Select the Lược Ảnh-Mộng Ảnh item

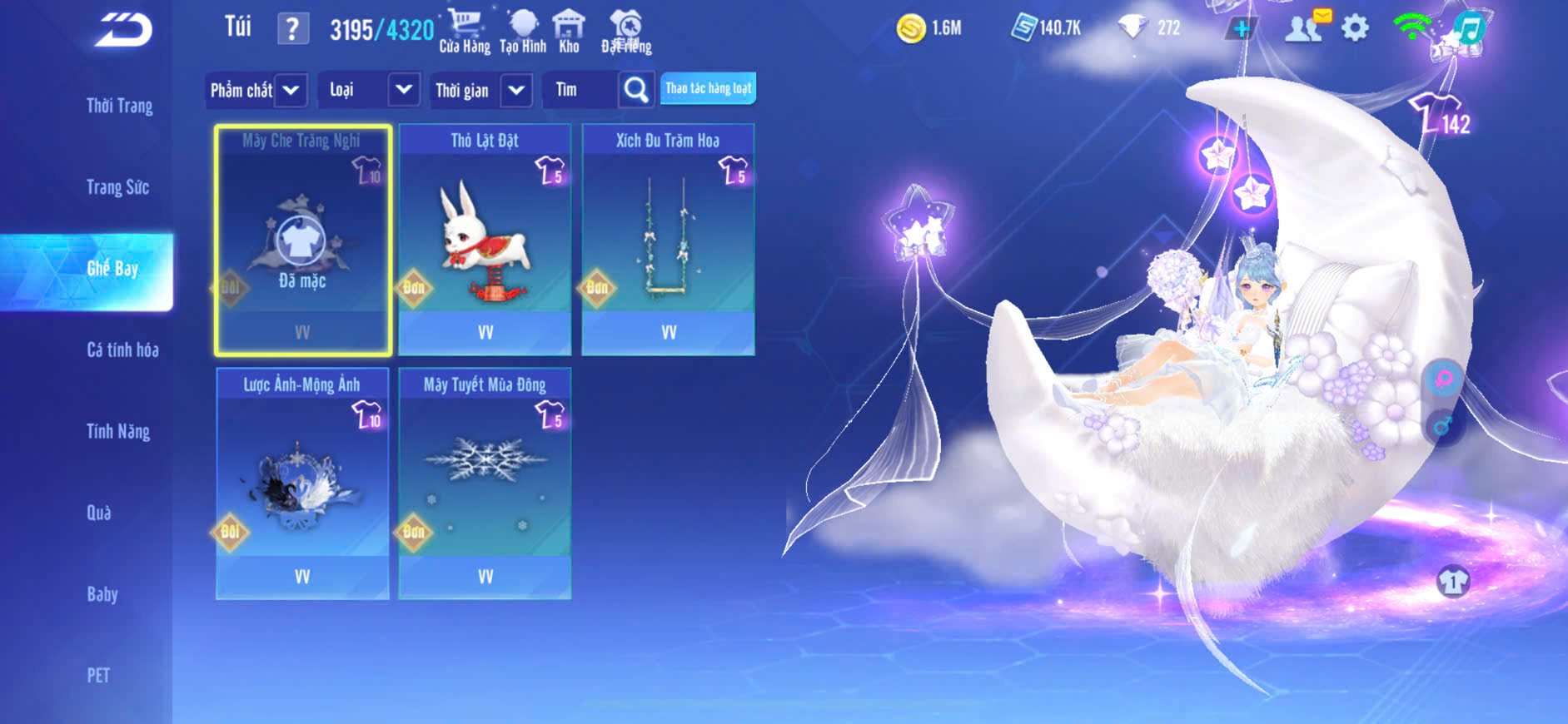pyautogui.click(x=302, y=483)
